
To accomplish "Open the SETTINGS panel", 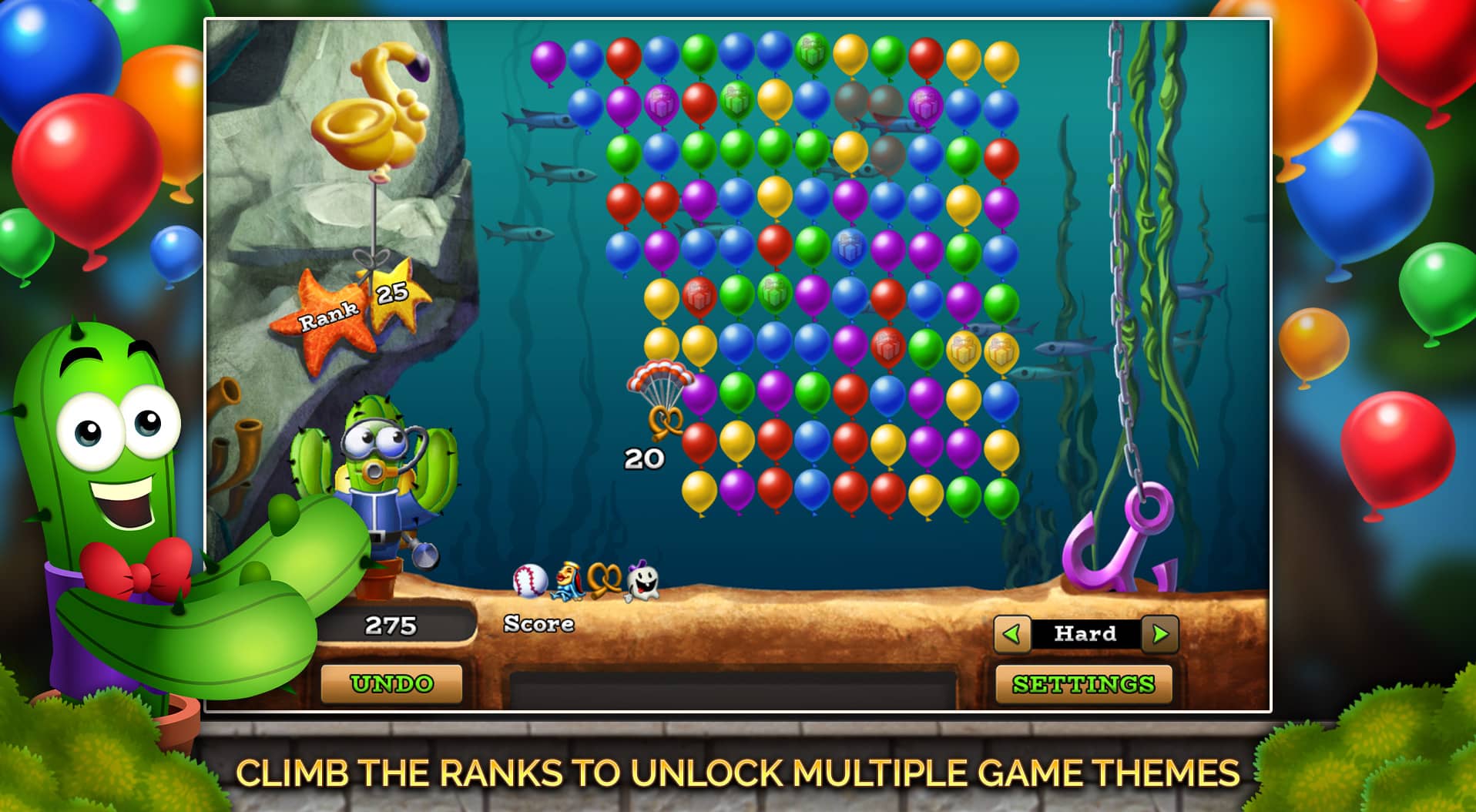I will (x=1083, y=683).
